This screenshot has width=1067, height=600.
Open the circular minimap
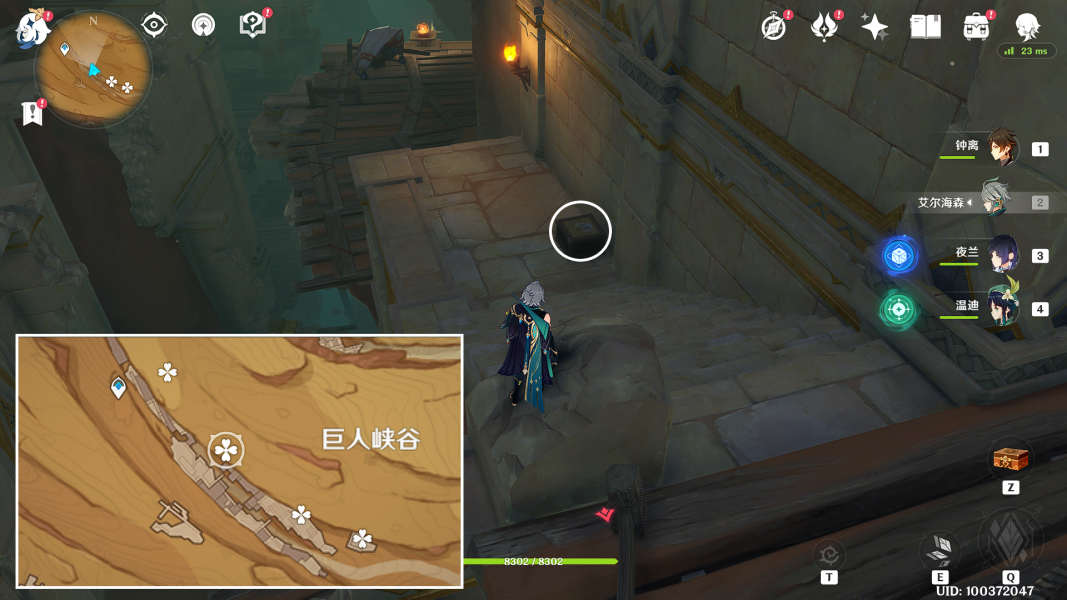pyautogui.click(x=93, y=70)
